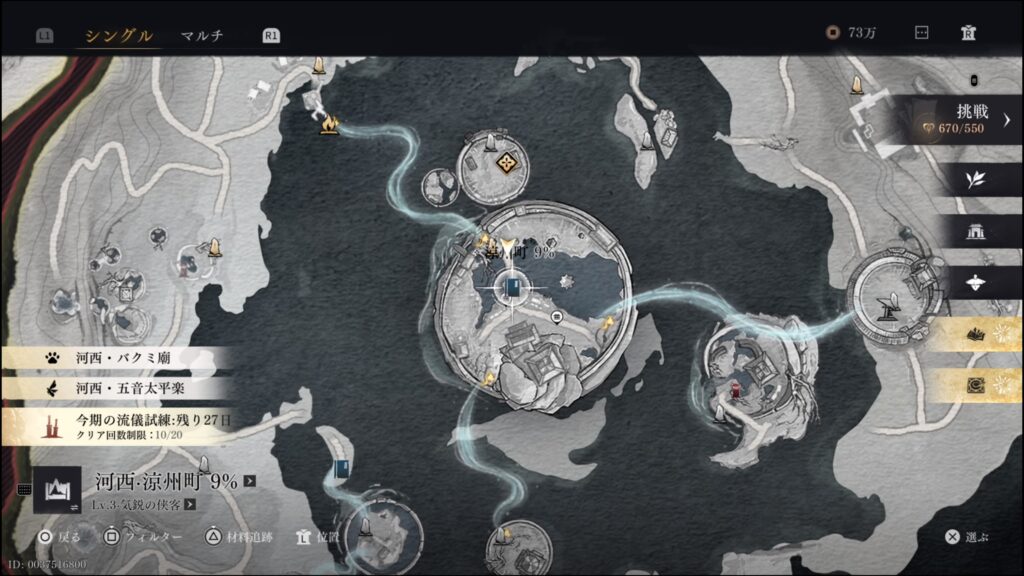
Task: Open the 挑戦 challenge panel
Action: (958, 119)
